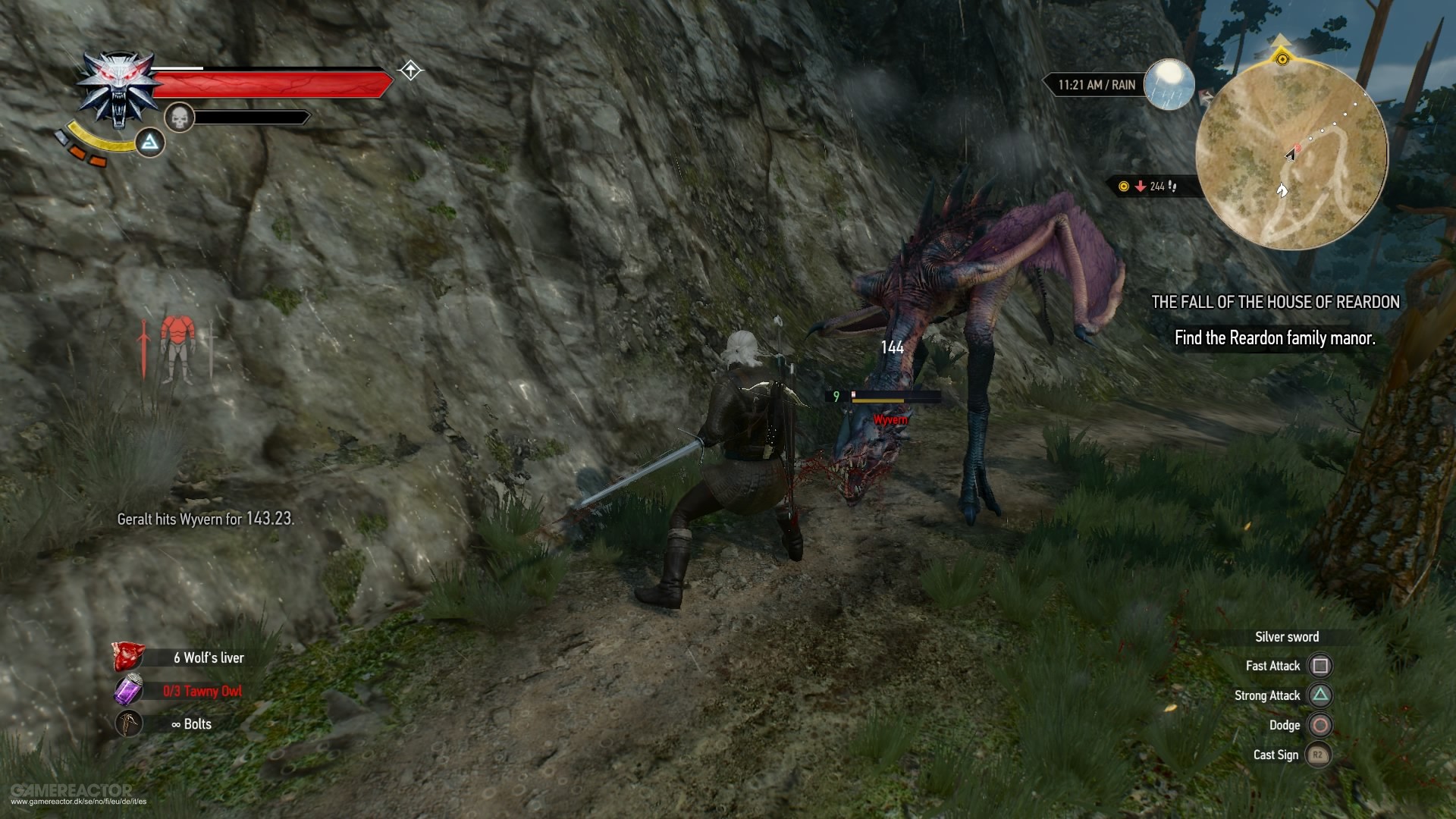Screen dimensions: 1456x819
Task: Click the active Quen sign icon
Action: click(149, 142)
